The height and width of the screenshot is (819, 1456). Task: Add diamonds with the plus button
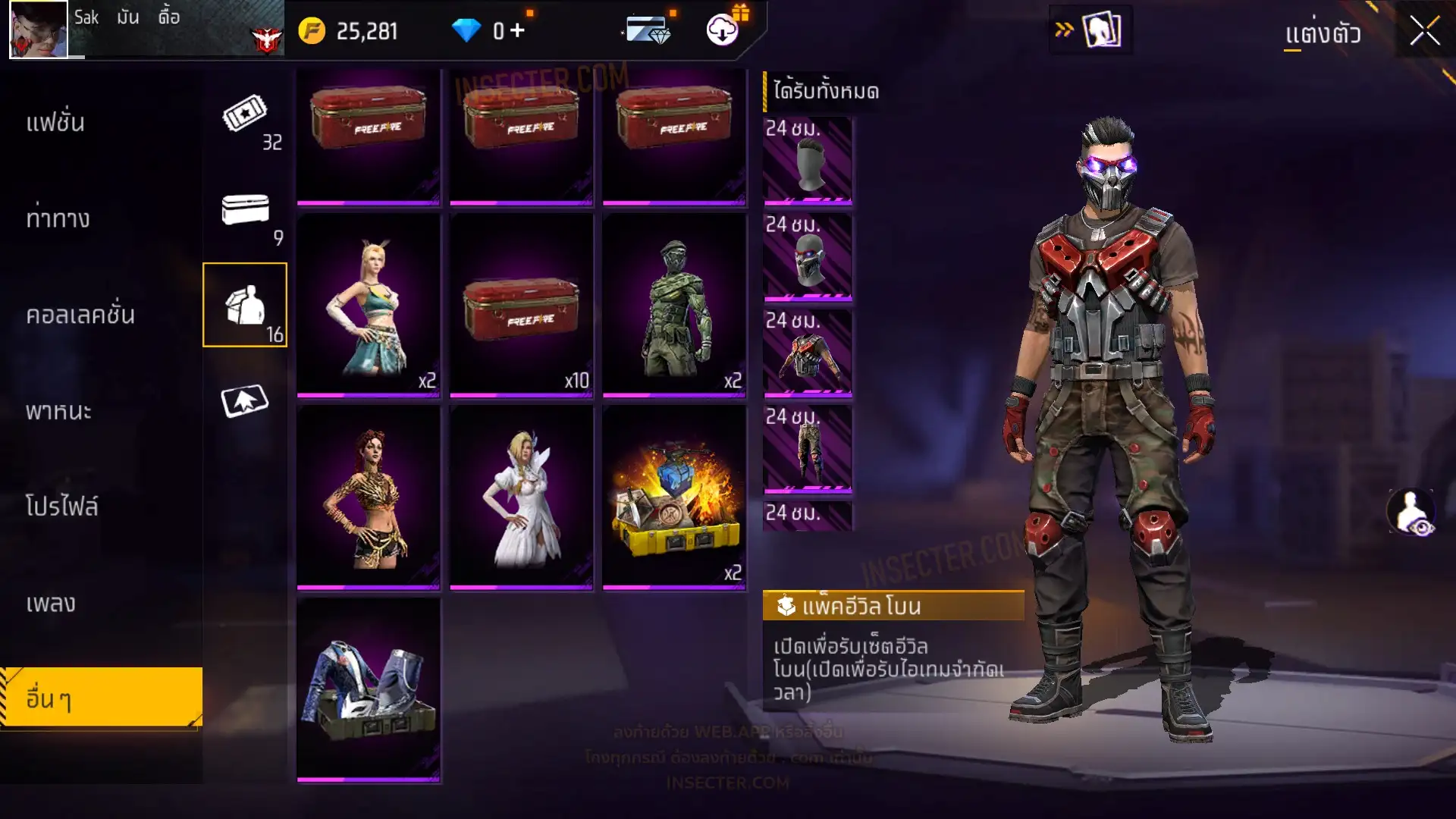point(517,30)
